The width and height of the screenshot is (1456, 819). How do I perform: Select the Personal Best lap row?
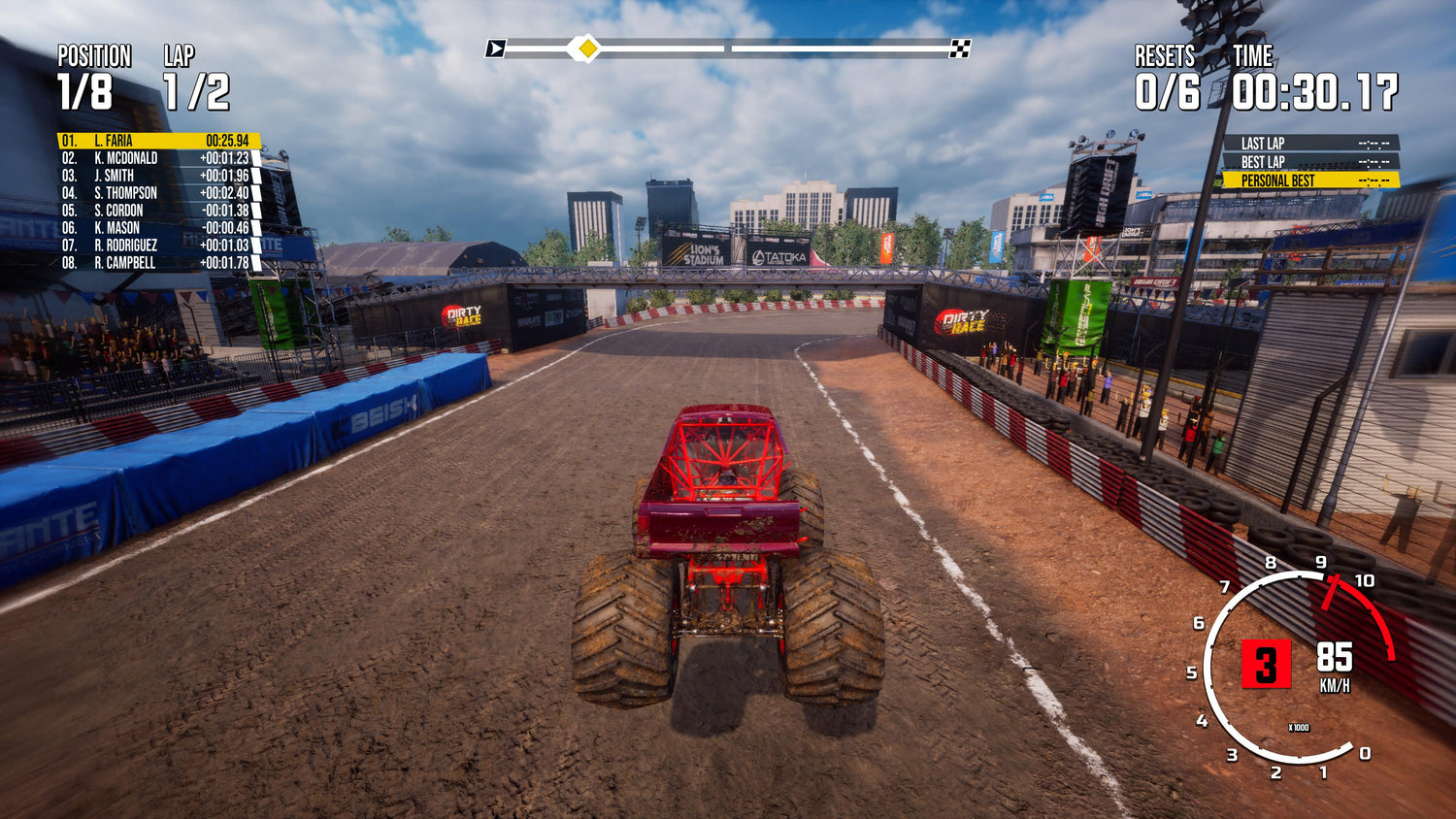[1309, 180]
